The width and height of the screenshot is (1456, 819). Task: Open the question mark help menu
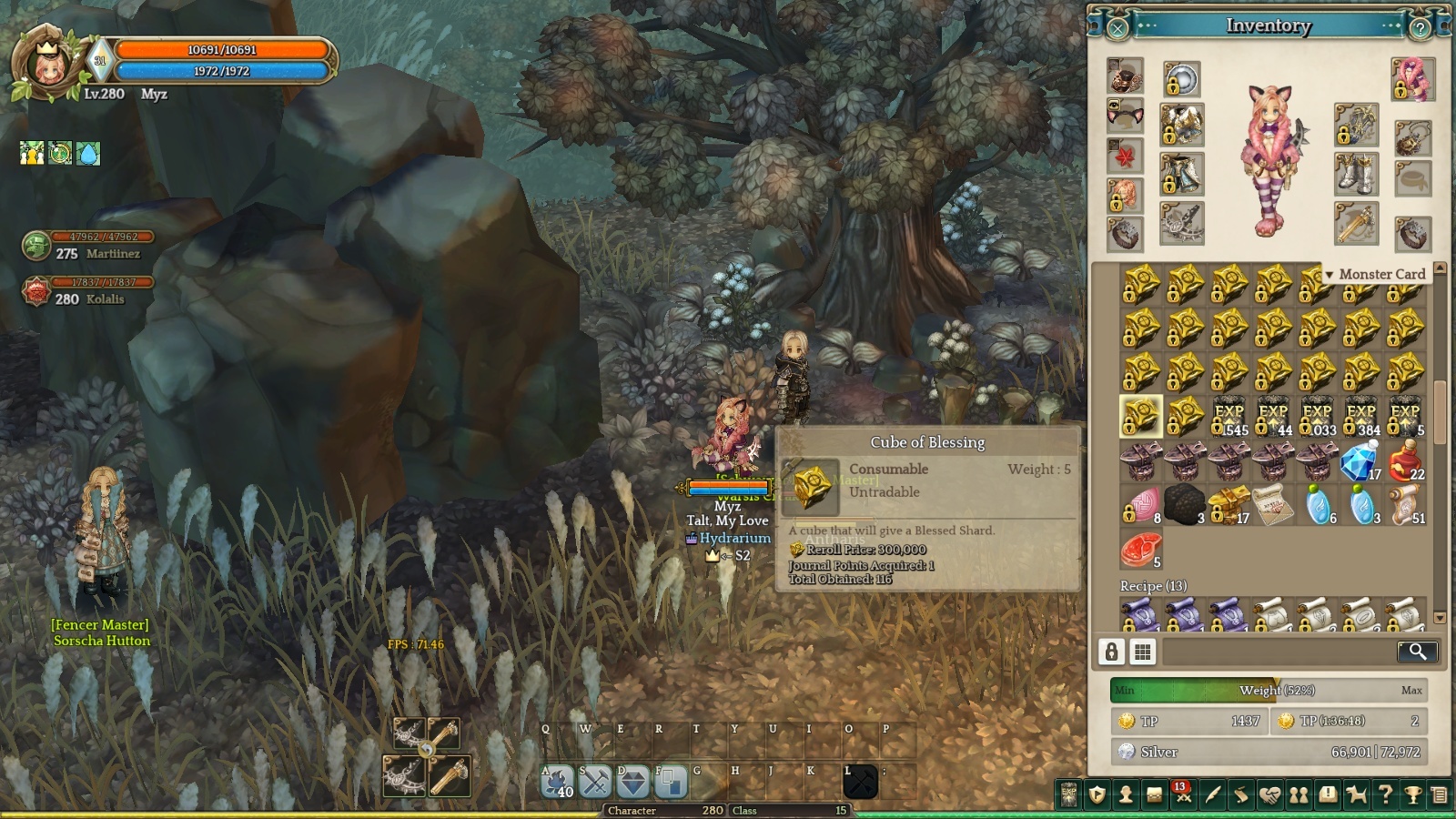pos(1385,795)
